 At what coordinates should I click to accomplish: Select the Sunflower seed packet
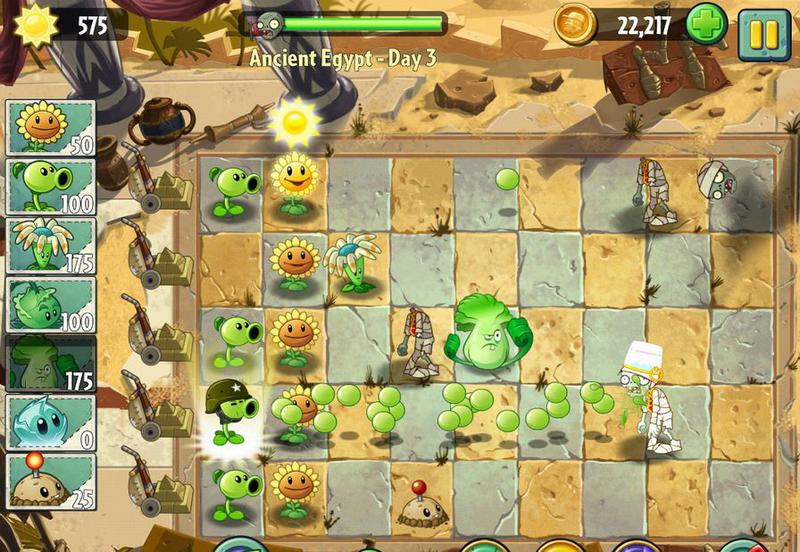[52, 127]
